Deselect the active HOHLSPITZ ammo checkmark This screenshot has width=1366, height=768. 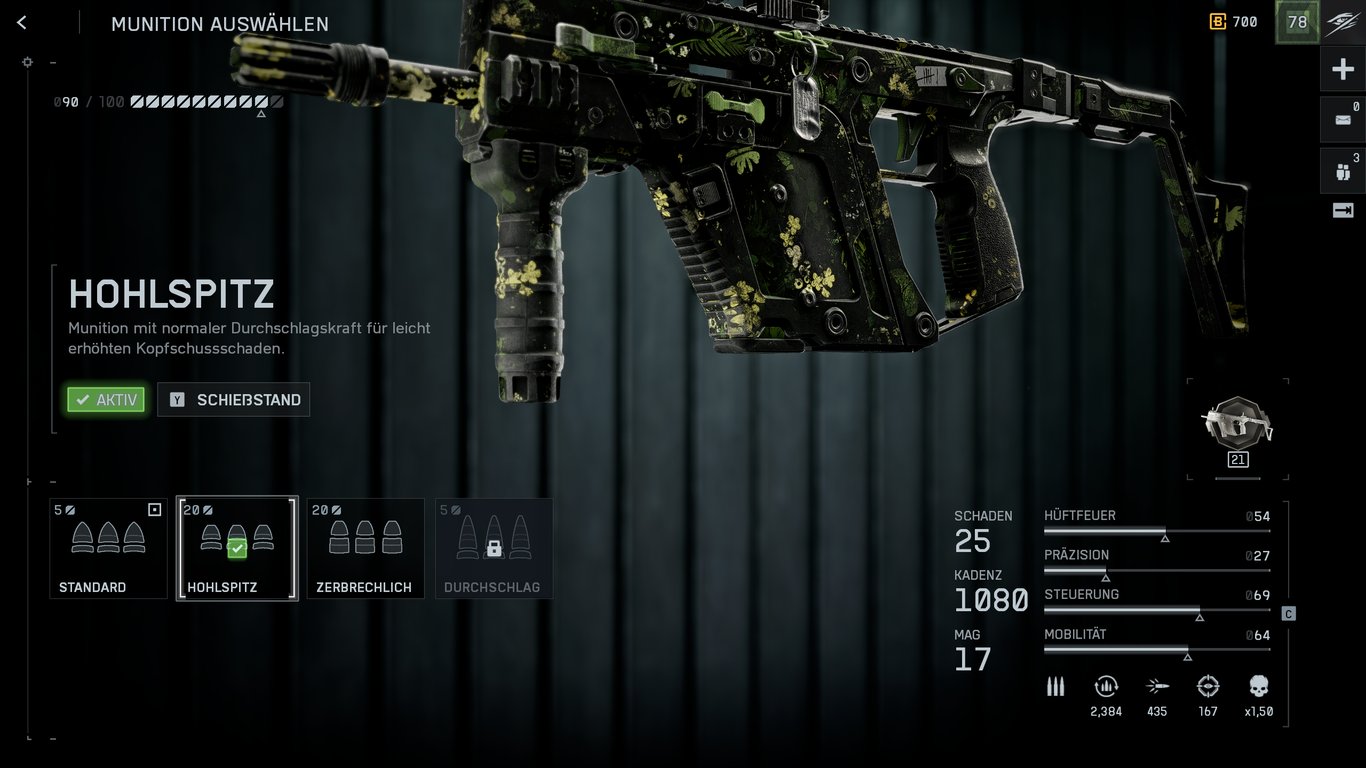point(237,548)
